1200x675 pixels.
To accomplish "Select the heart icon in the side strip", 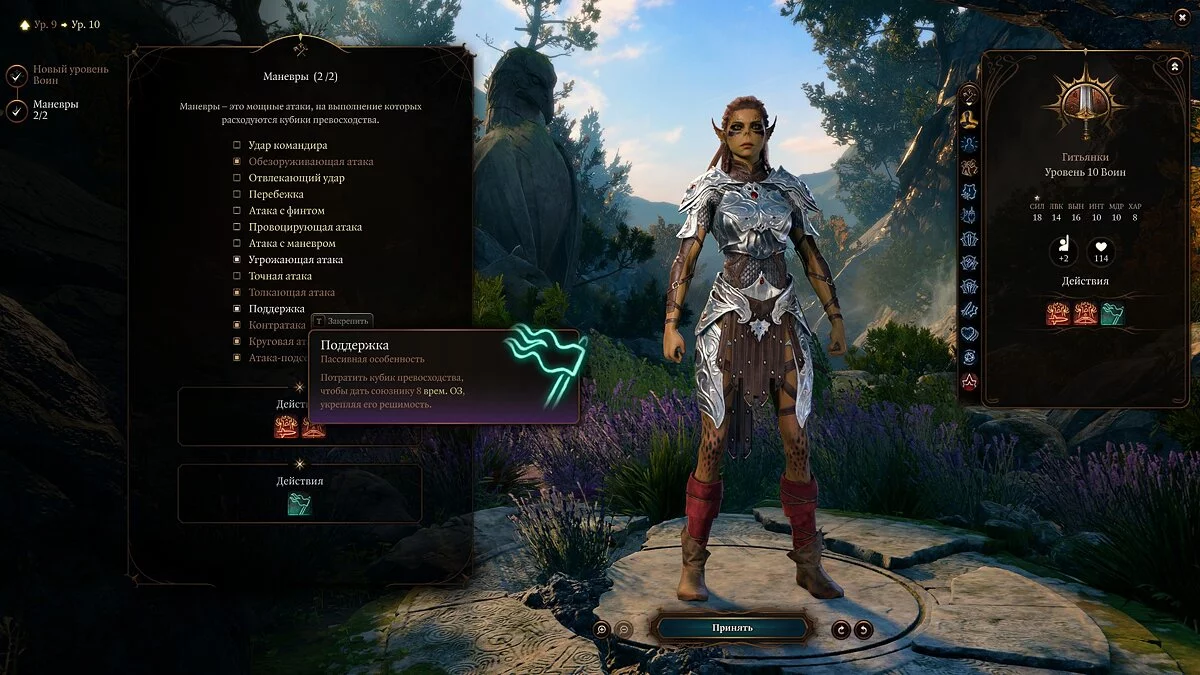I will pyautogui.click(x=969, y=333).
